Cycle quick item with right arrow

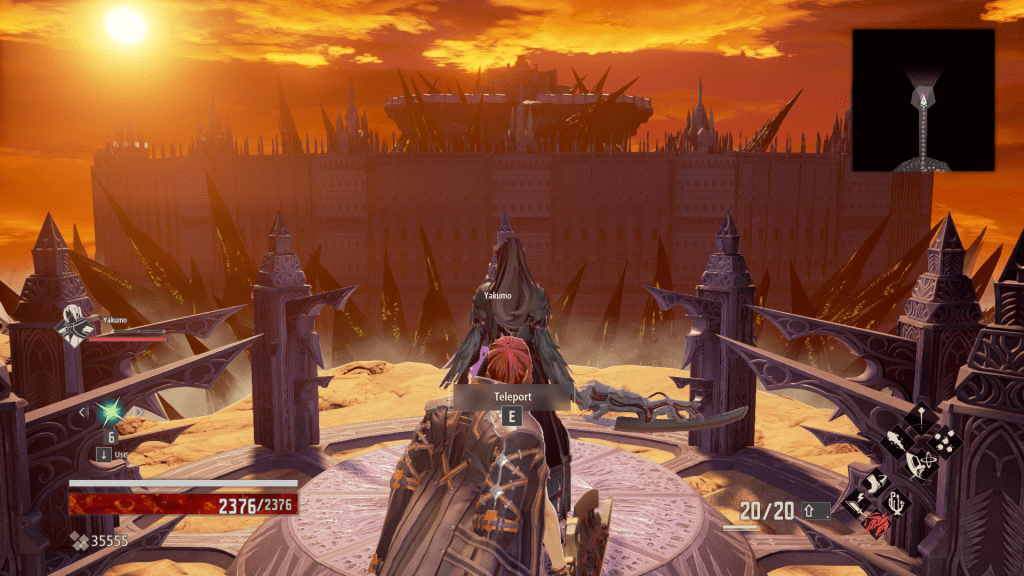[140, 412]
